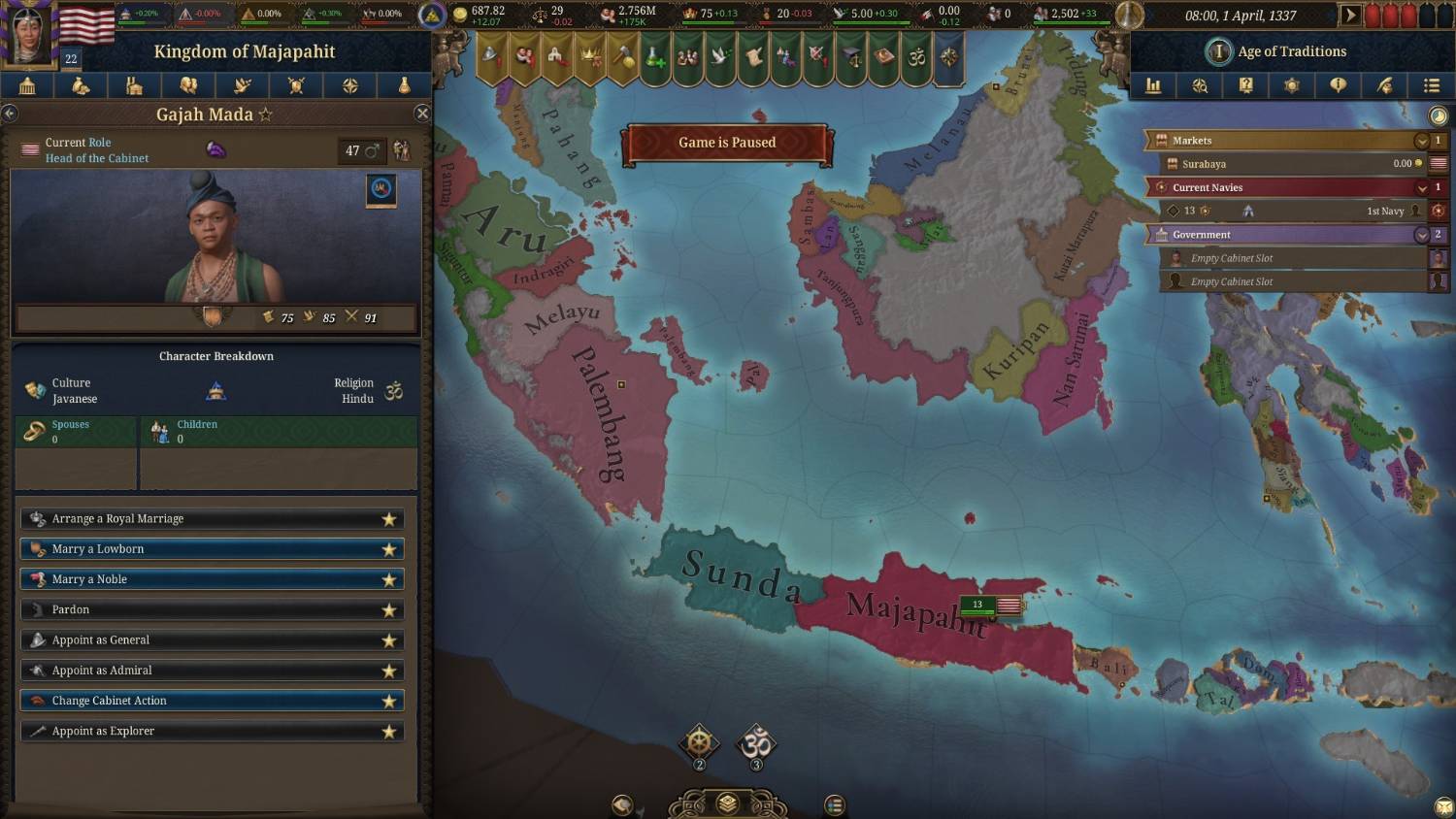Click the ruler portrait in the corner
This screenshot has height=819, width=1456.
point(27,34)
